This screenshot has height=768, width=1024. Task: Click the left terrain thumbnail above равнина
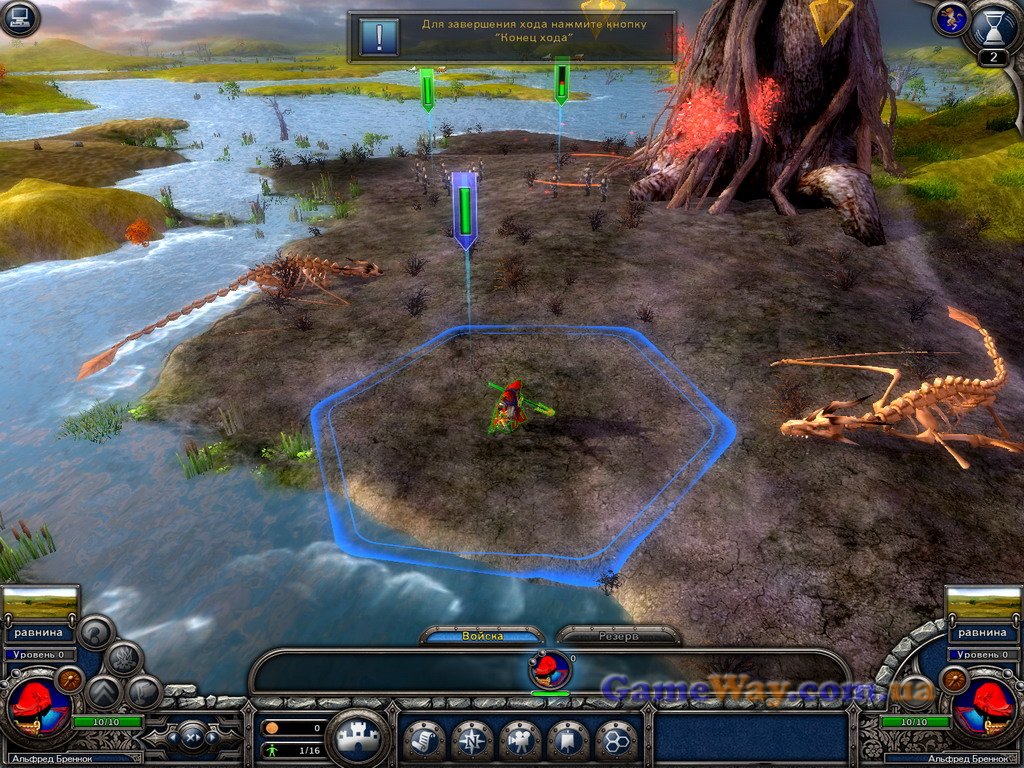coord(40,603)
